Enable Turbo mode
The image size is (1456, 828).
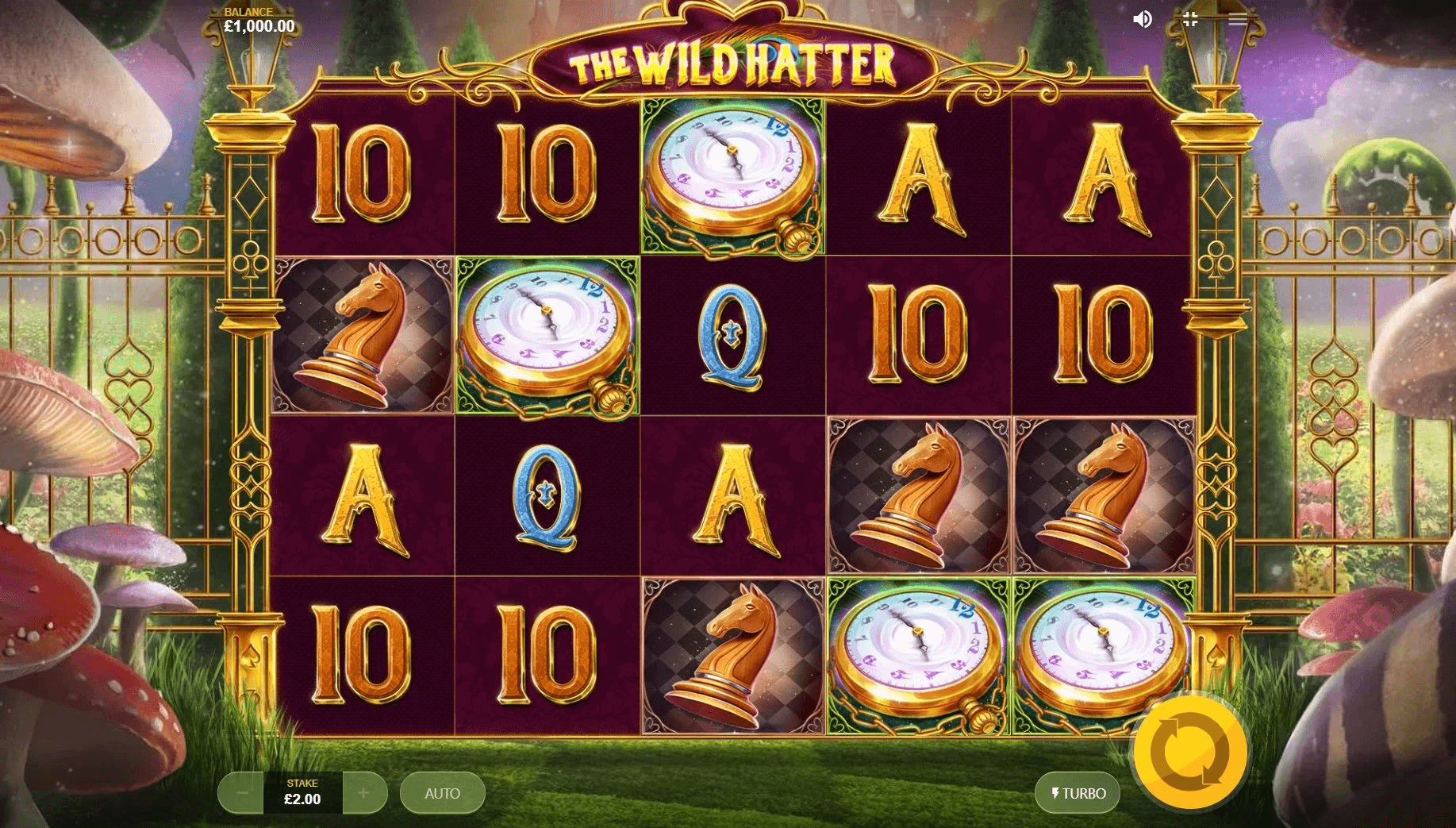1078,793
